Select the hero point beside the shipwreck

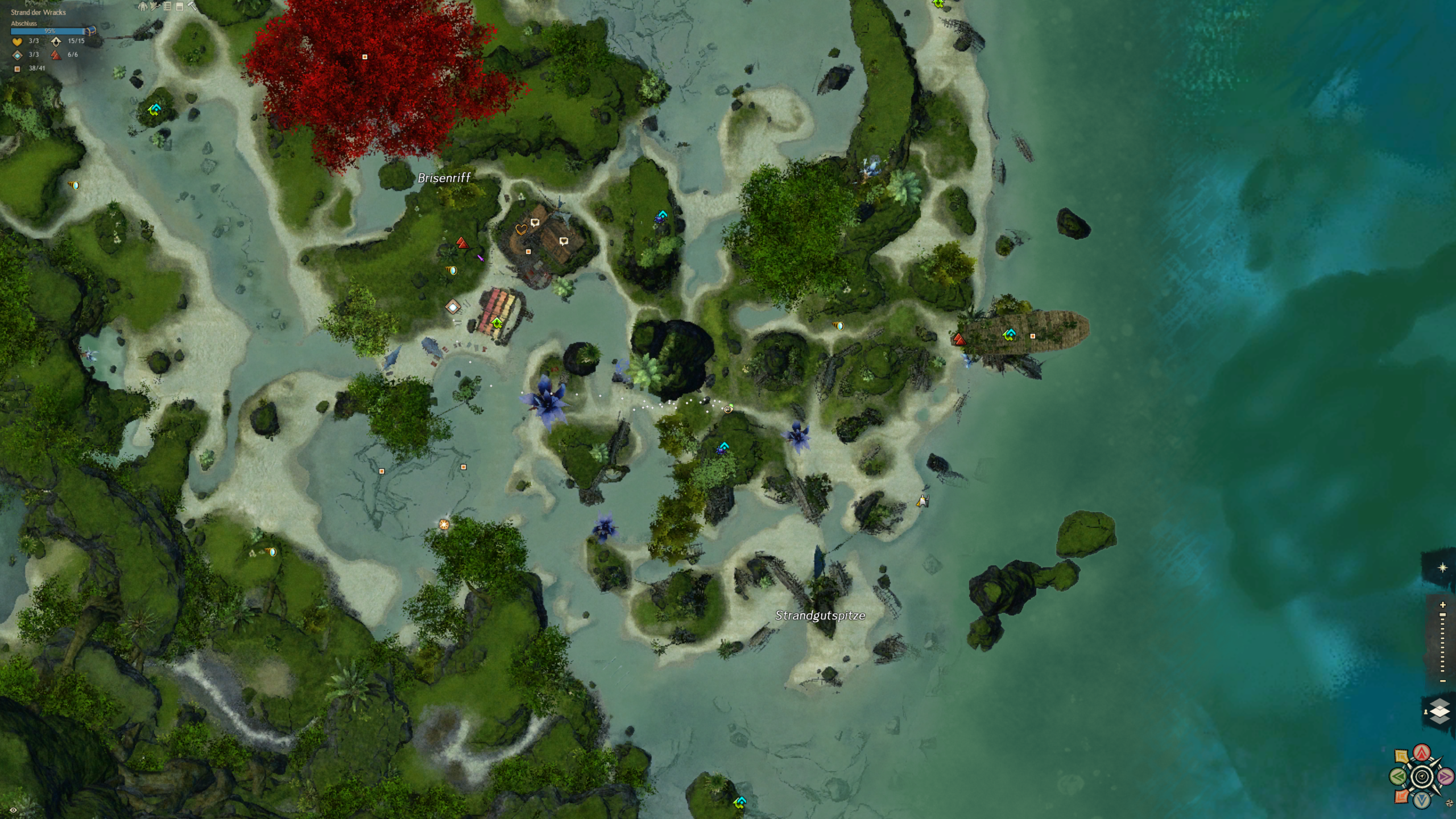point(959,340)
